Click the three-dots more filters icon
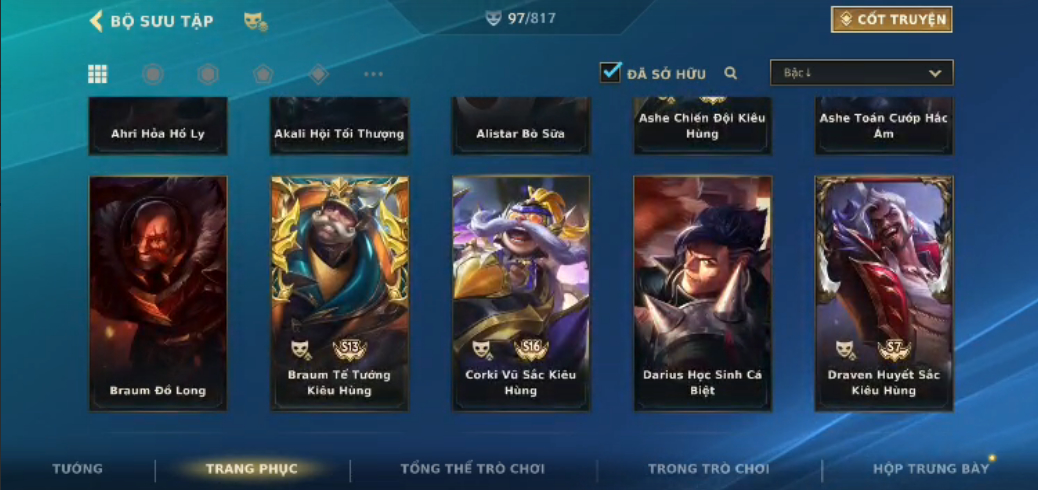 [x=373, y=74]
